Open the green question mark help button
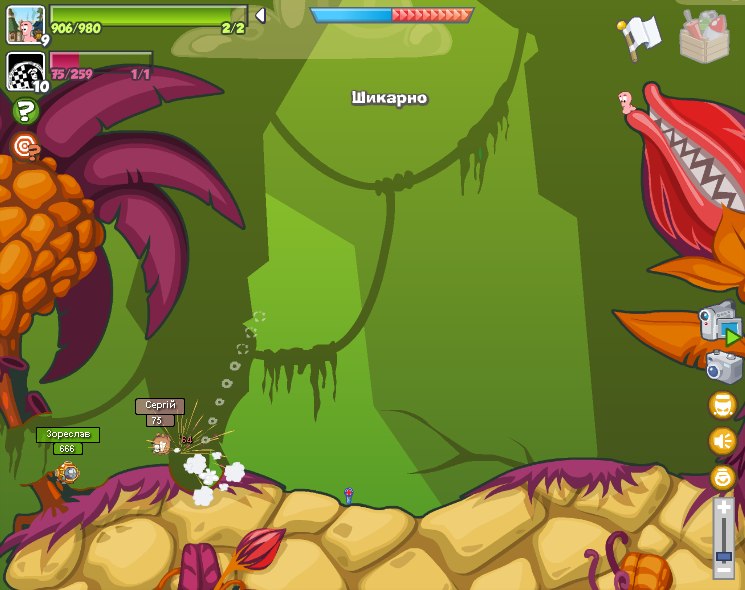 (x=25, y=112)
